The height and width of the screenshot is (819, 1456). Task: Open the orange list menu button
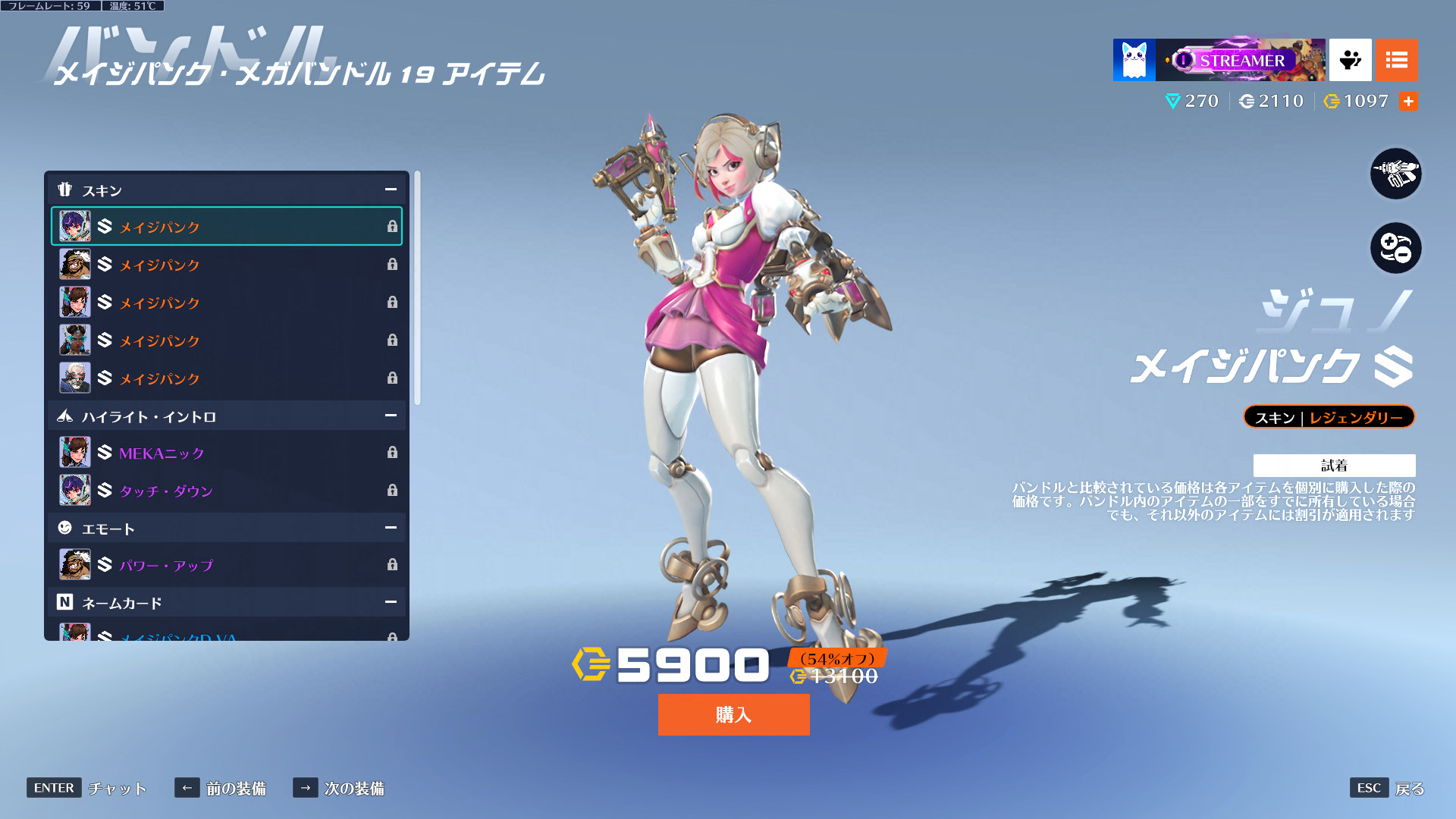(x=1396, y=60)
